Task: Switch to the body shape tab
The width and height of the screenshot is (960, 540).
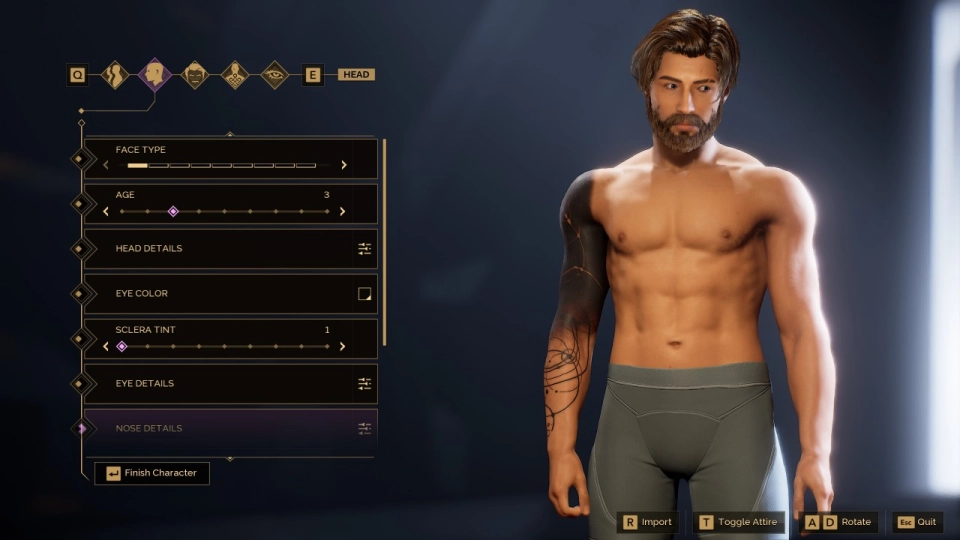Action: click(x=116, y=75)
